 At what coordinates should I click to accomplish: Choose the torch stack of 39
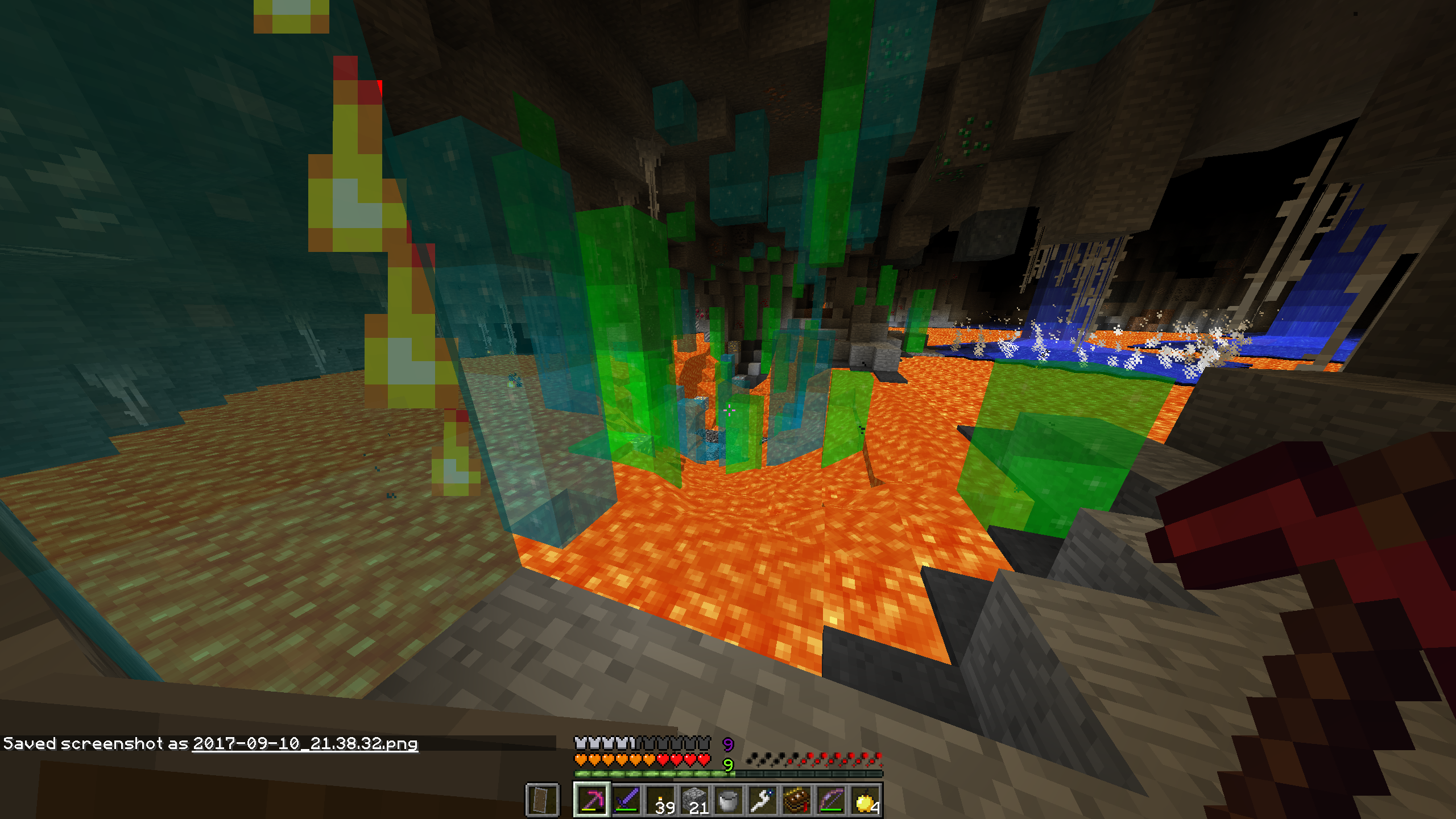click(660, 800)
